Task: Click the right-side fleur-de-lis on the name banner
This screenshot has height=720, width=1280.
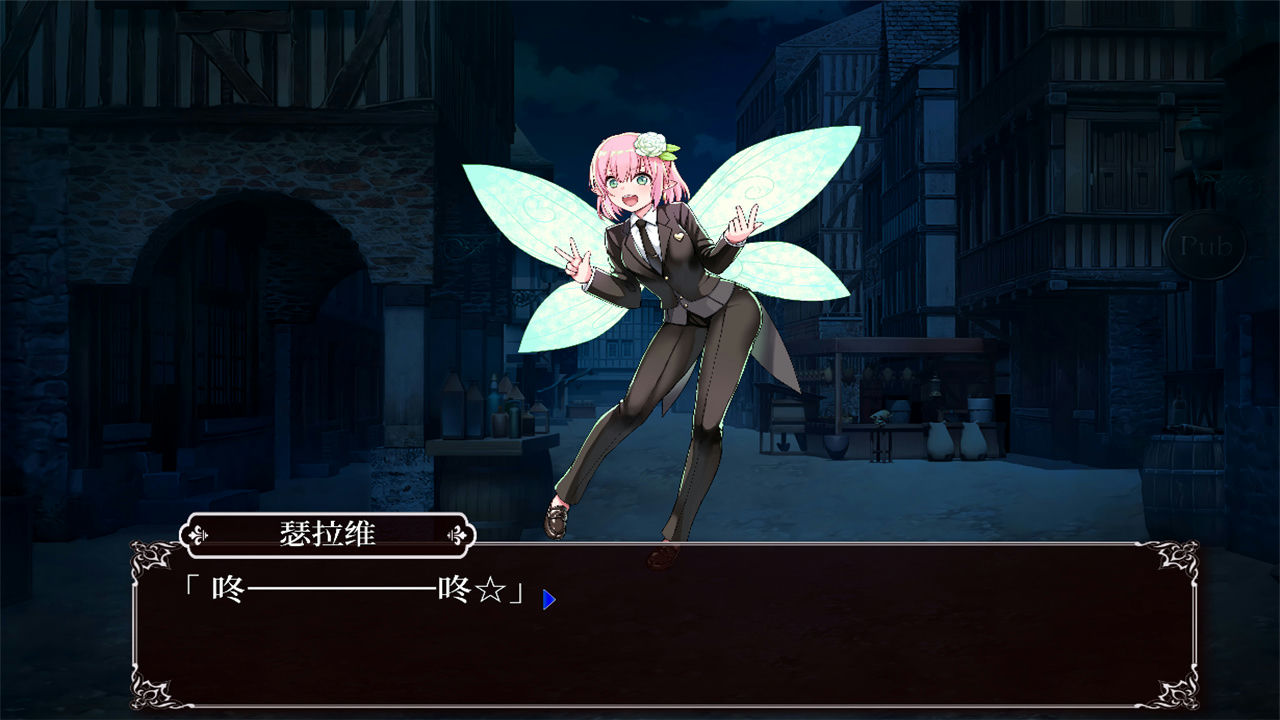Action: click(458, 535)
